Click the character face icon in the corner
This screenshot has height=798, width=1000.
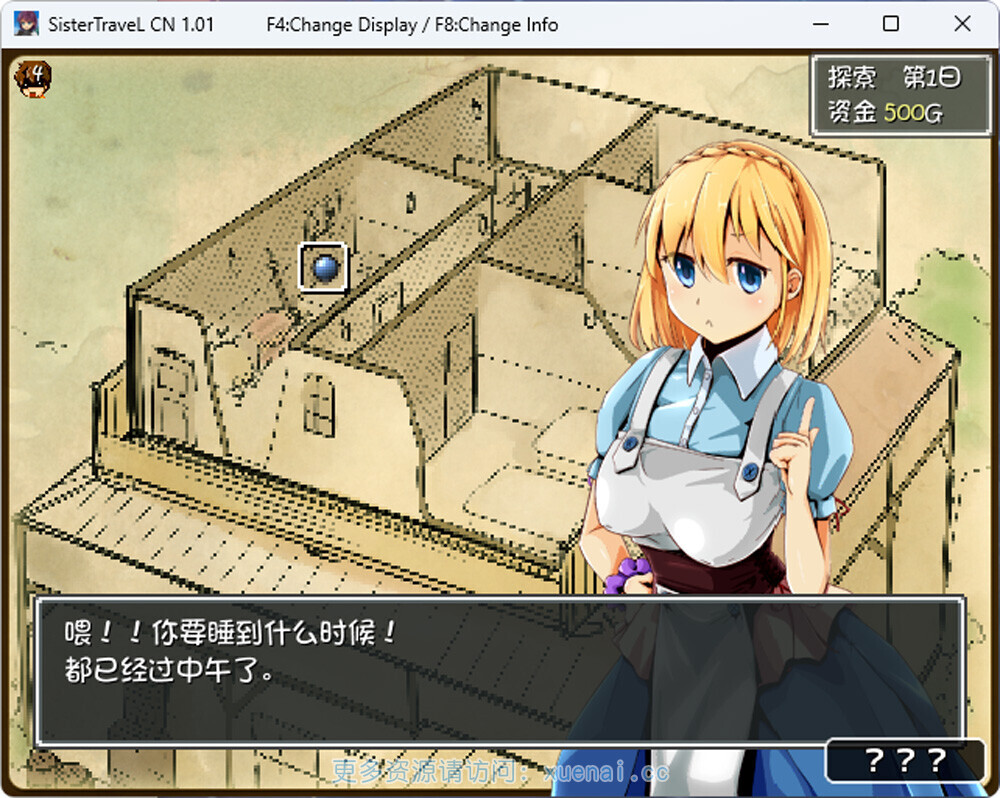[34, 76]
